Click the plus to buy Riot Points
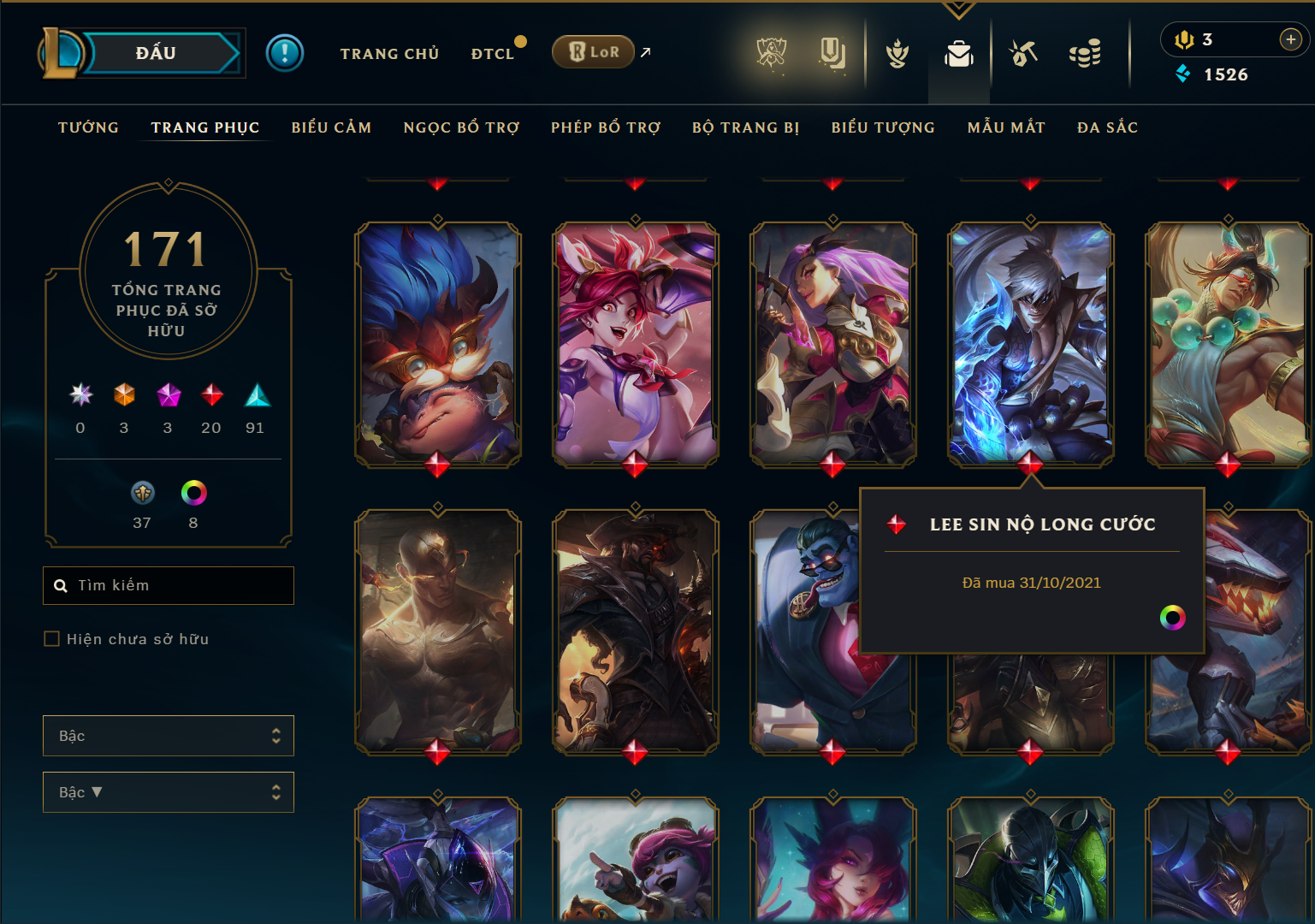 click(x=1288, y=38)
